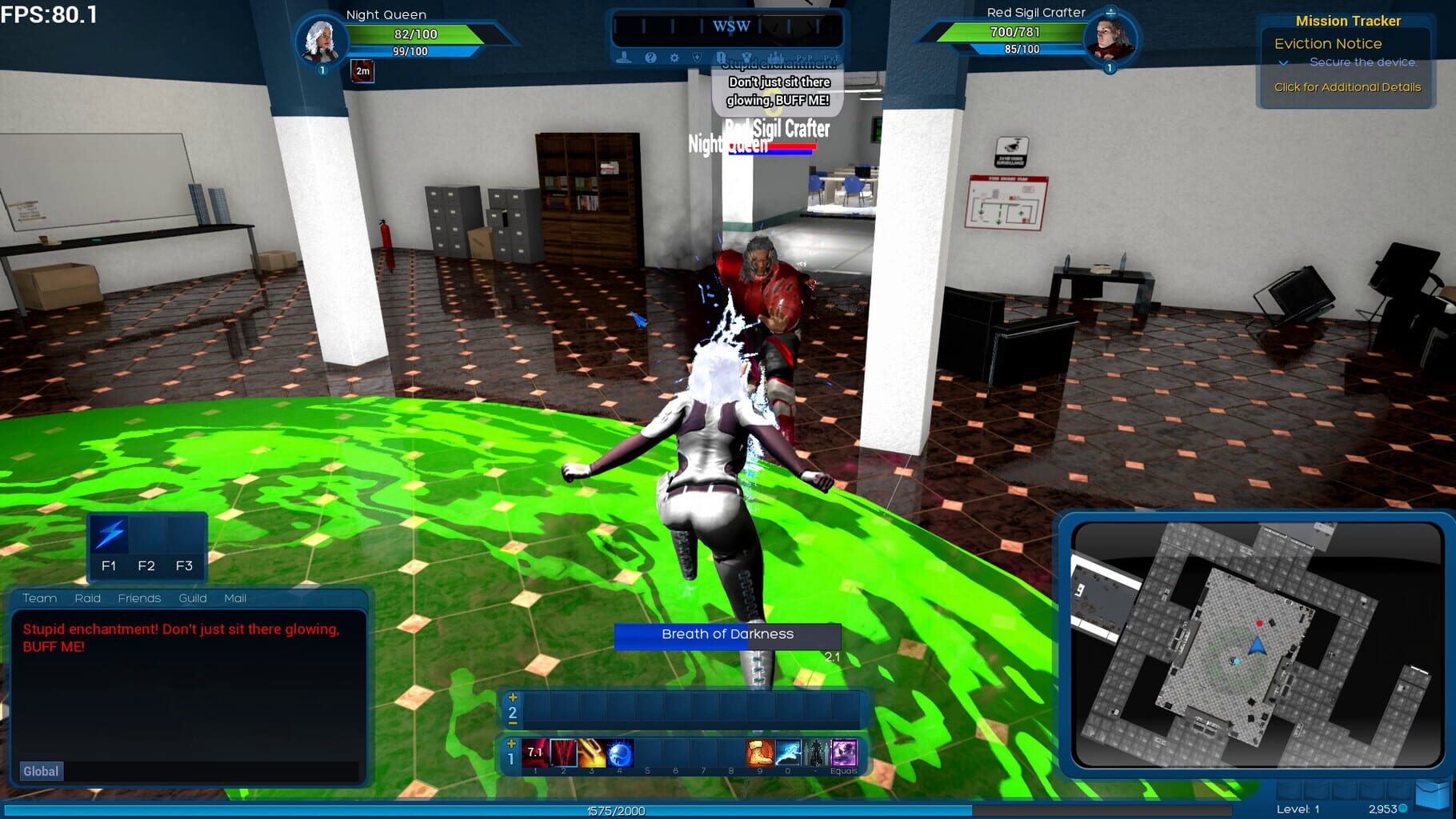This screenshot has width=1456, height=819.
Task: Click for Additional Details in Mission Tracker
Action: [1347, 87]
